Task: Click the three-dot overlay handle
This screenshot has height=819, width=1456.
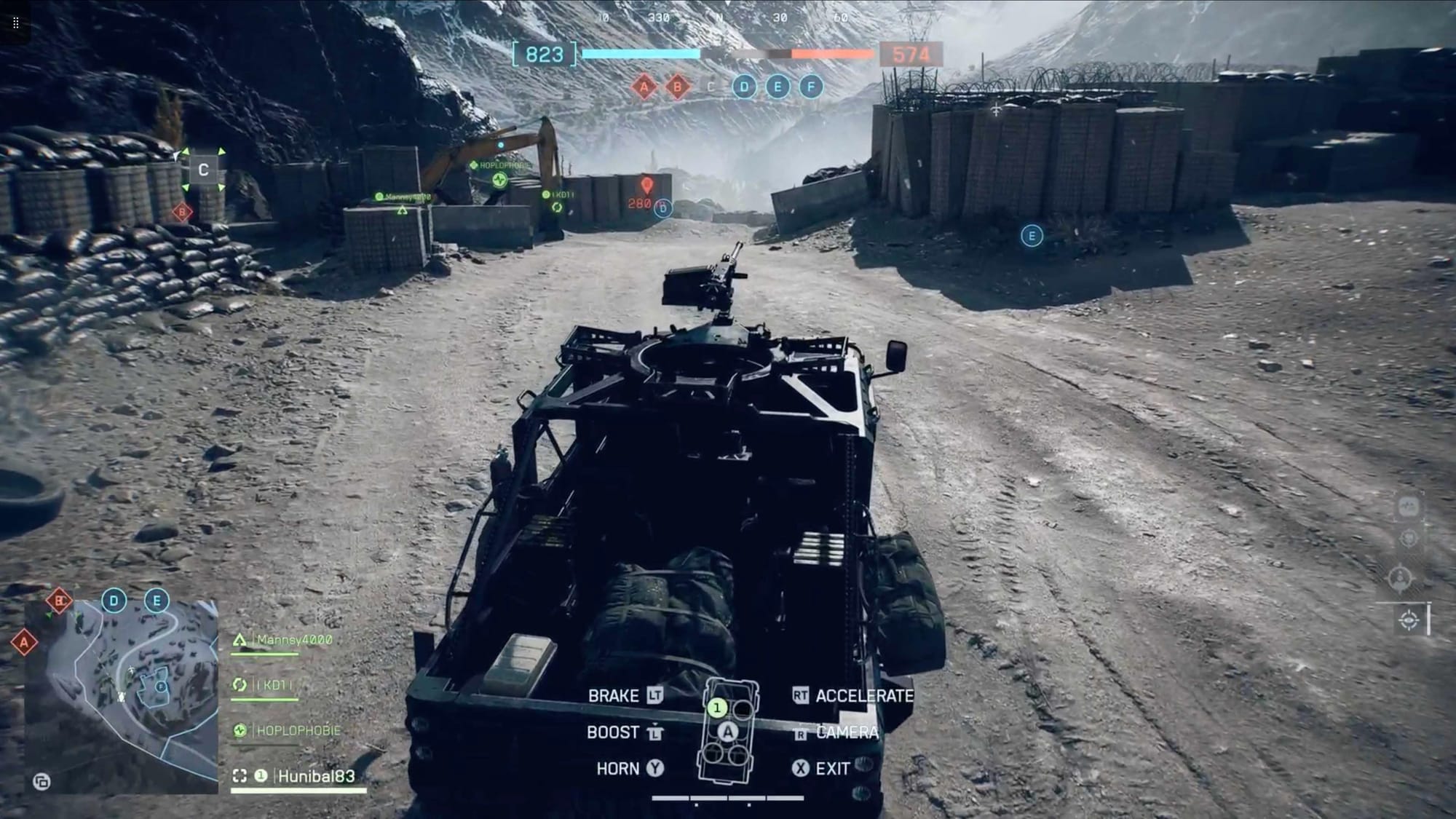Action: pos(16,23)
